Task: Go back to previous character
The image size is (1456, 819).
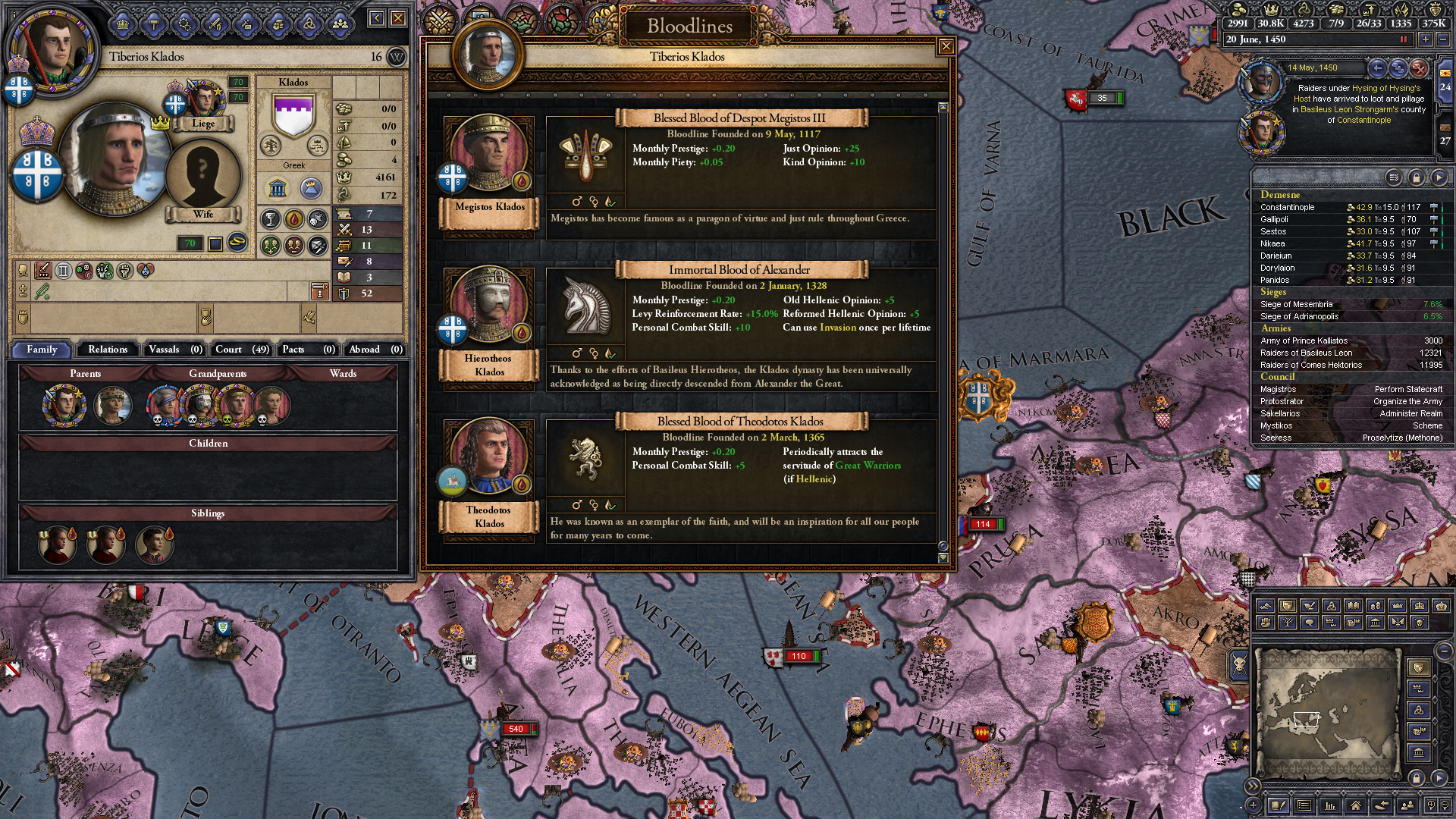Action: (377, 18)
